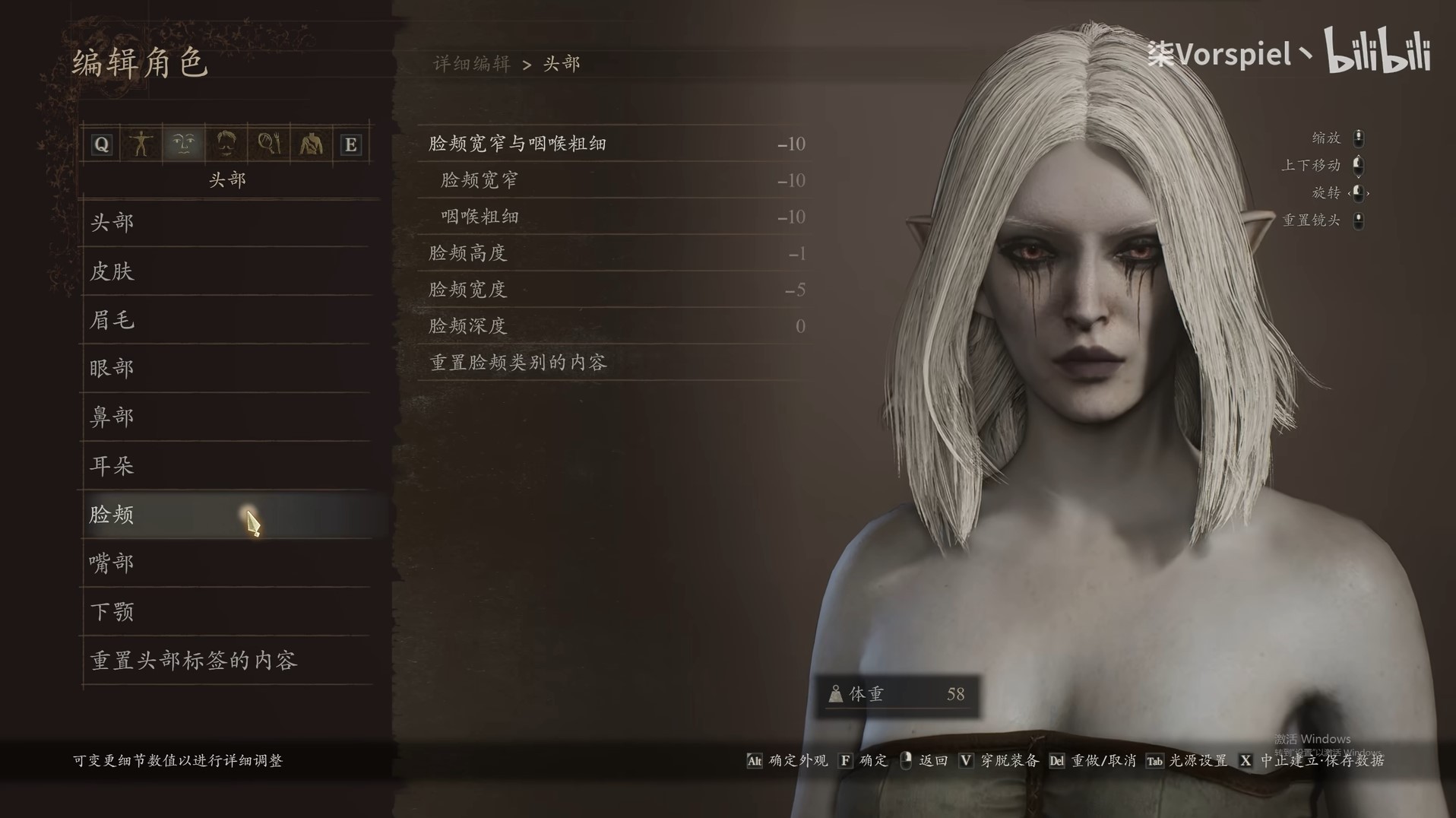The image size is (1456, 818).
Task: Choose the 下颚 jaw category
Action: pyautogui.click(x=112, y=612)
